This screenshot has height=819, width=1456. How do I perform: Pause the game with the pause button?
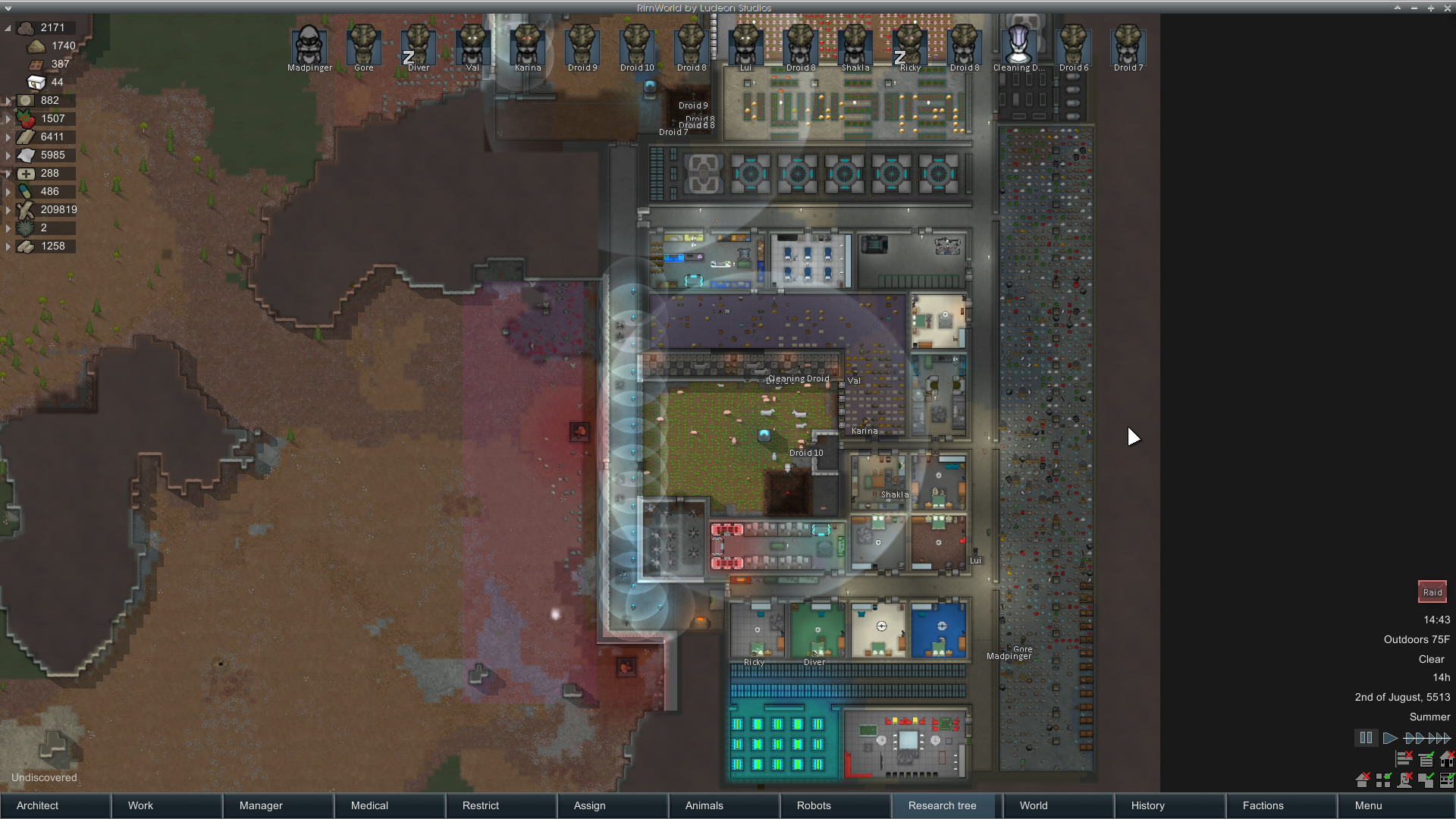click(1366, 738)
